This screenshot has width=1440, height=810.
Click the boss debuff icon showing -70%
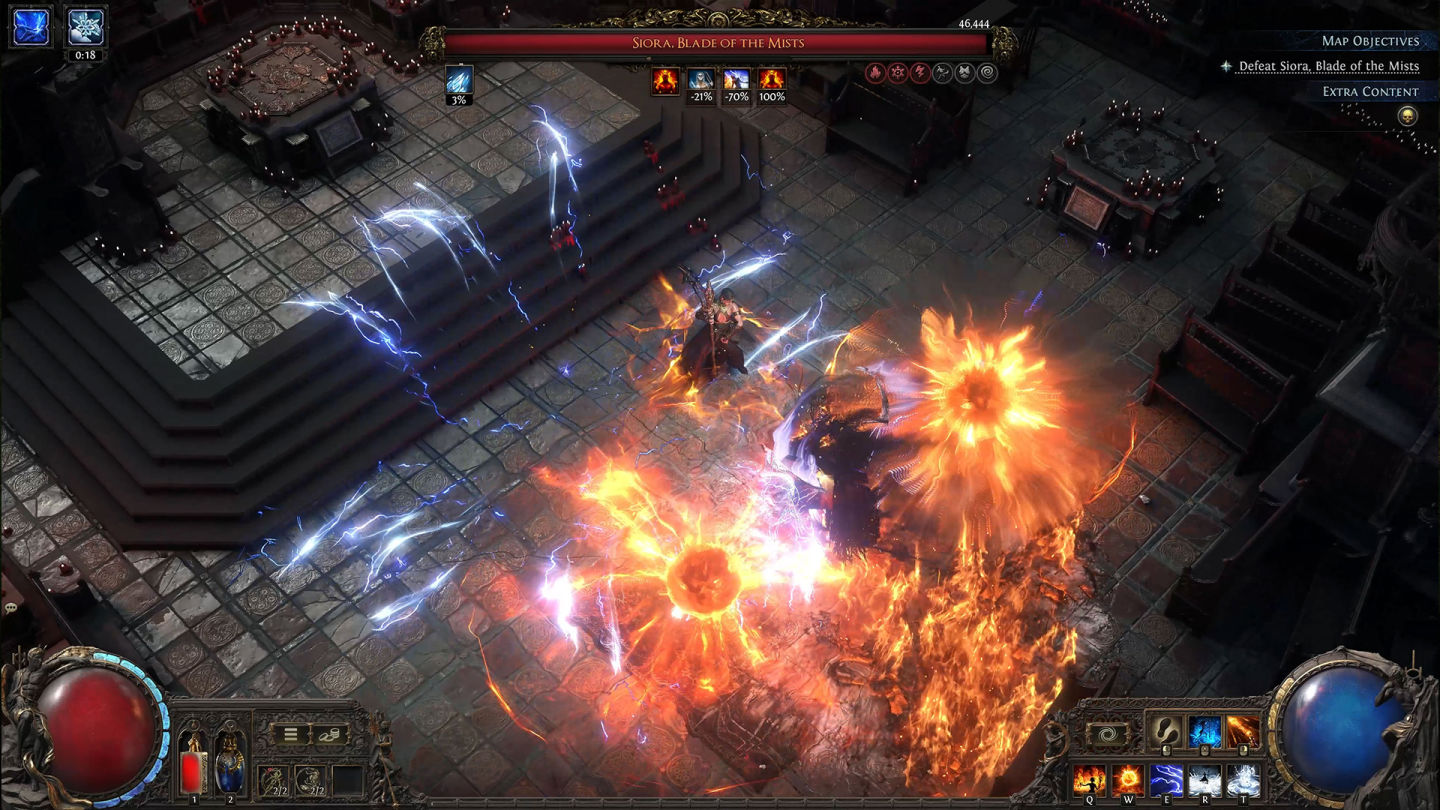[737, 79]
